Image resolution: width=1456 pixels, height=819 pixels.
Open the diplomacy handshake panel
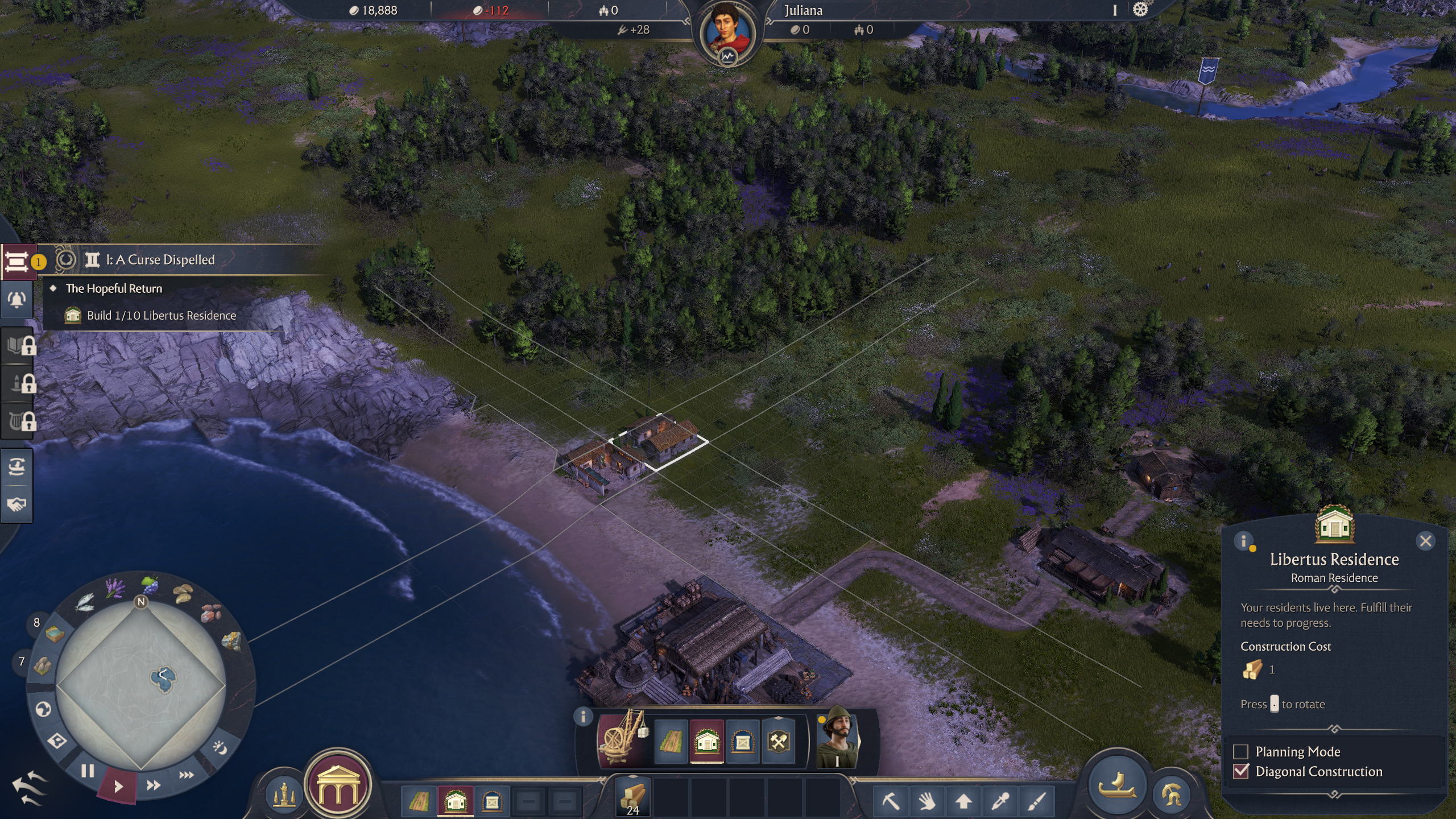pyautogui.click(x=17, y=504)
